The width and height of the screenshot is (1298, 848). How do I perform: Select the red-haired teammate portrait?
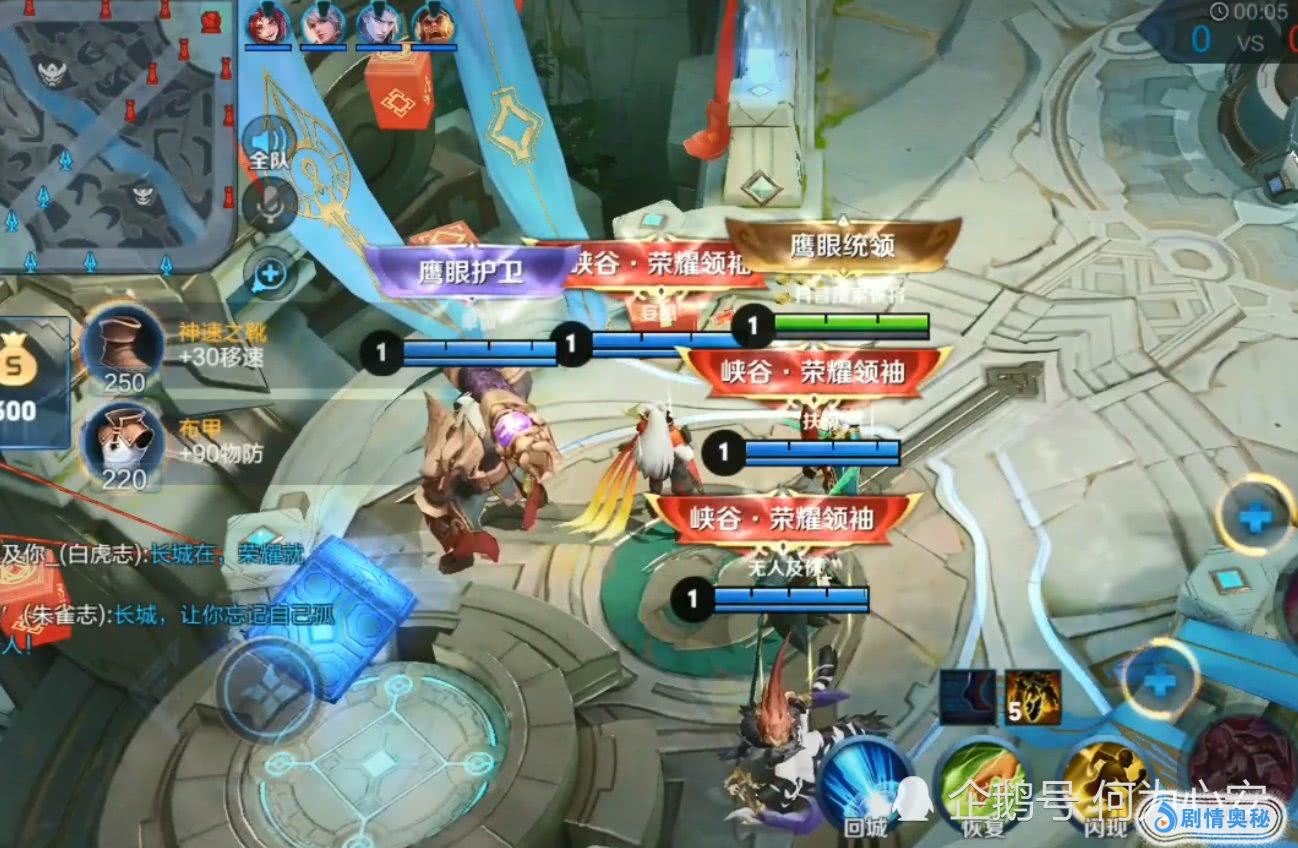tap(268, 23)
